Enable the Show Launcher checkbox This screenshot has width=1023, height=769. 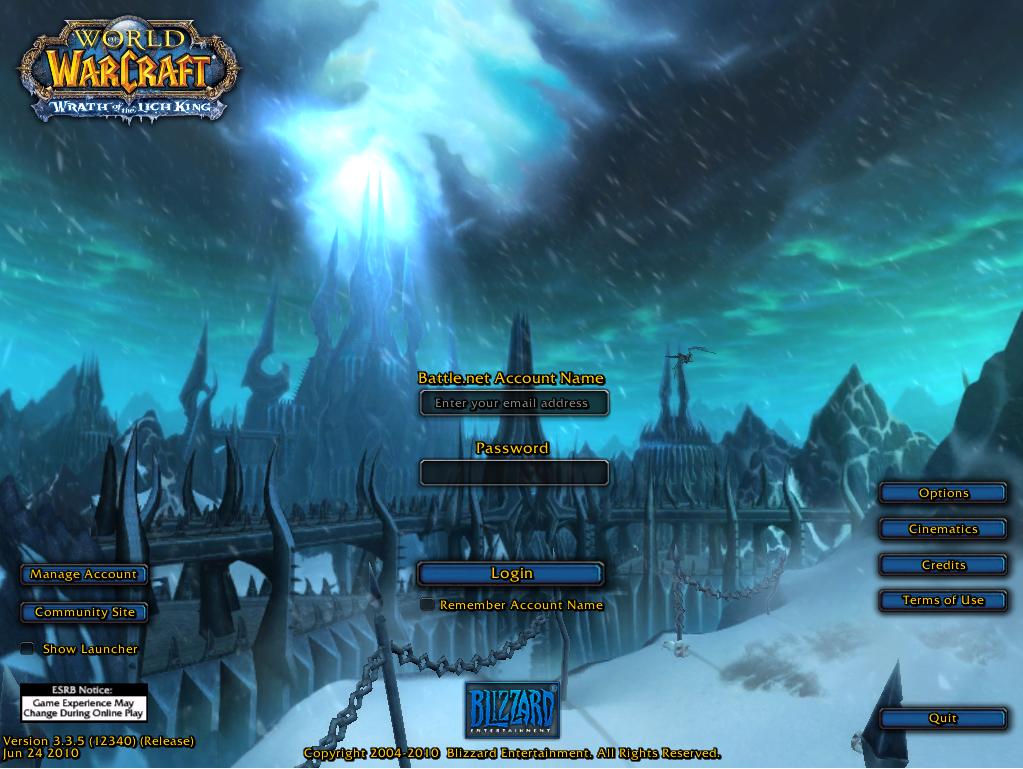point(27,649)
